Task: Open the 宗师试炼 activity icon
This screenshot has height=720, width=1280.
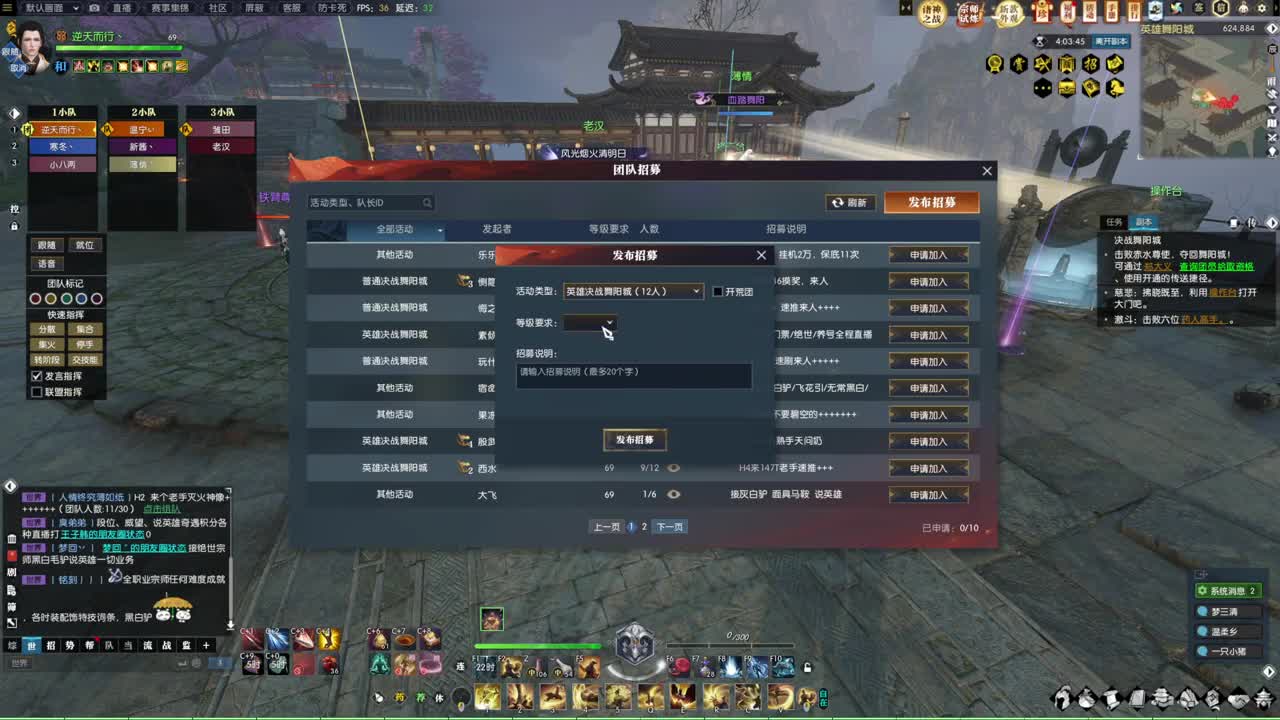Action: 967,12
